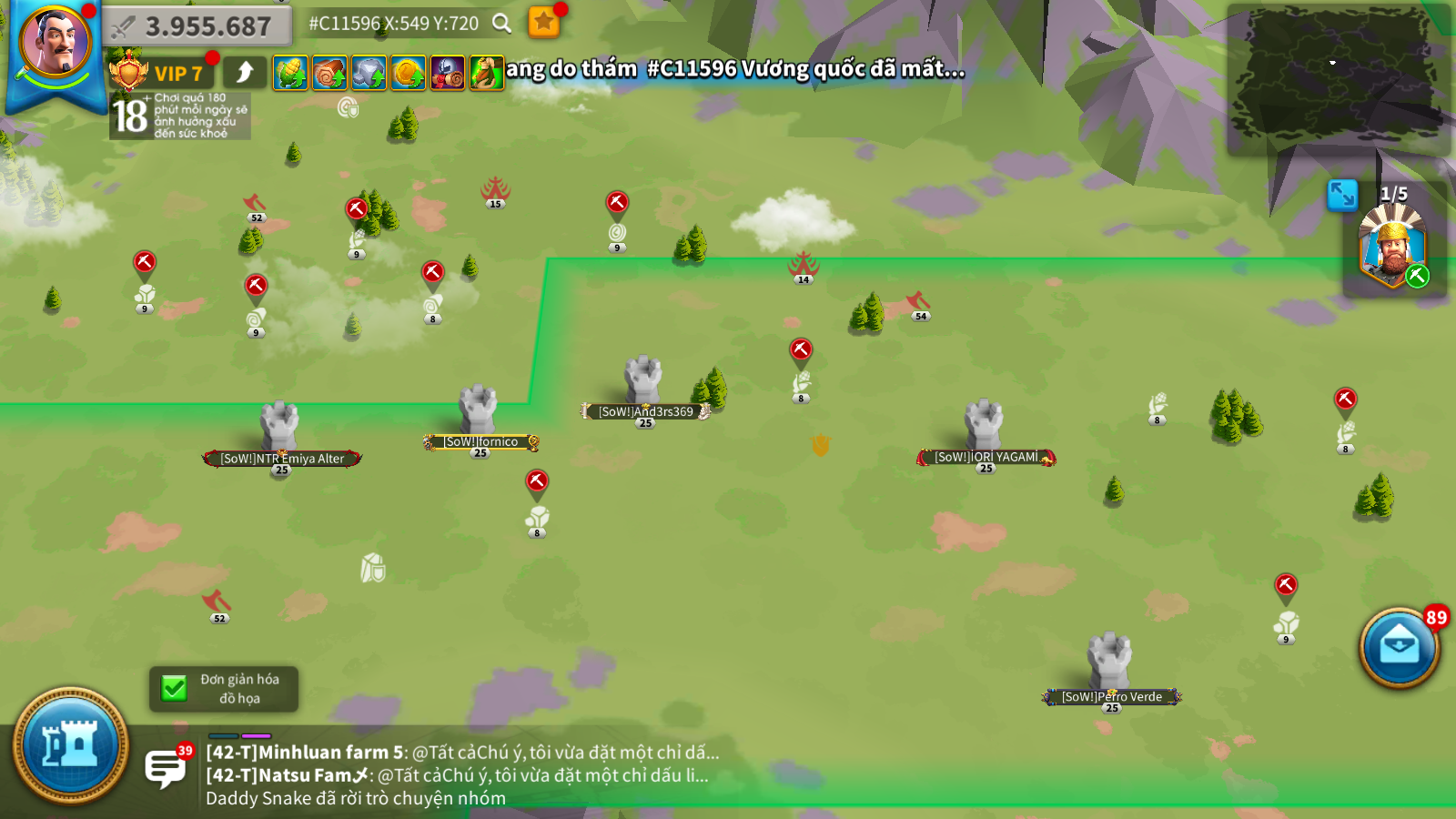The image size is (1456, 819).
Task: Click the white arrow buff button
Action: tap(245, 73)
